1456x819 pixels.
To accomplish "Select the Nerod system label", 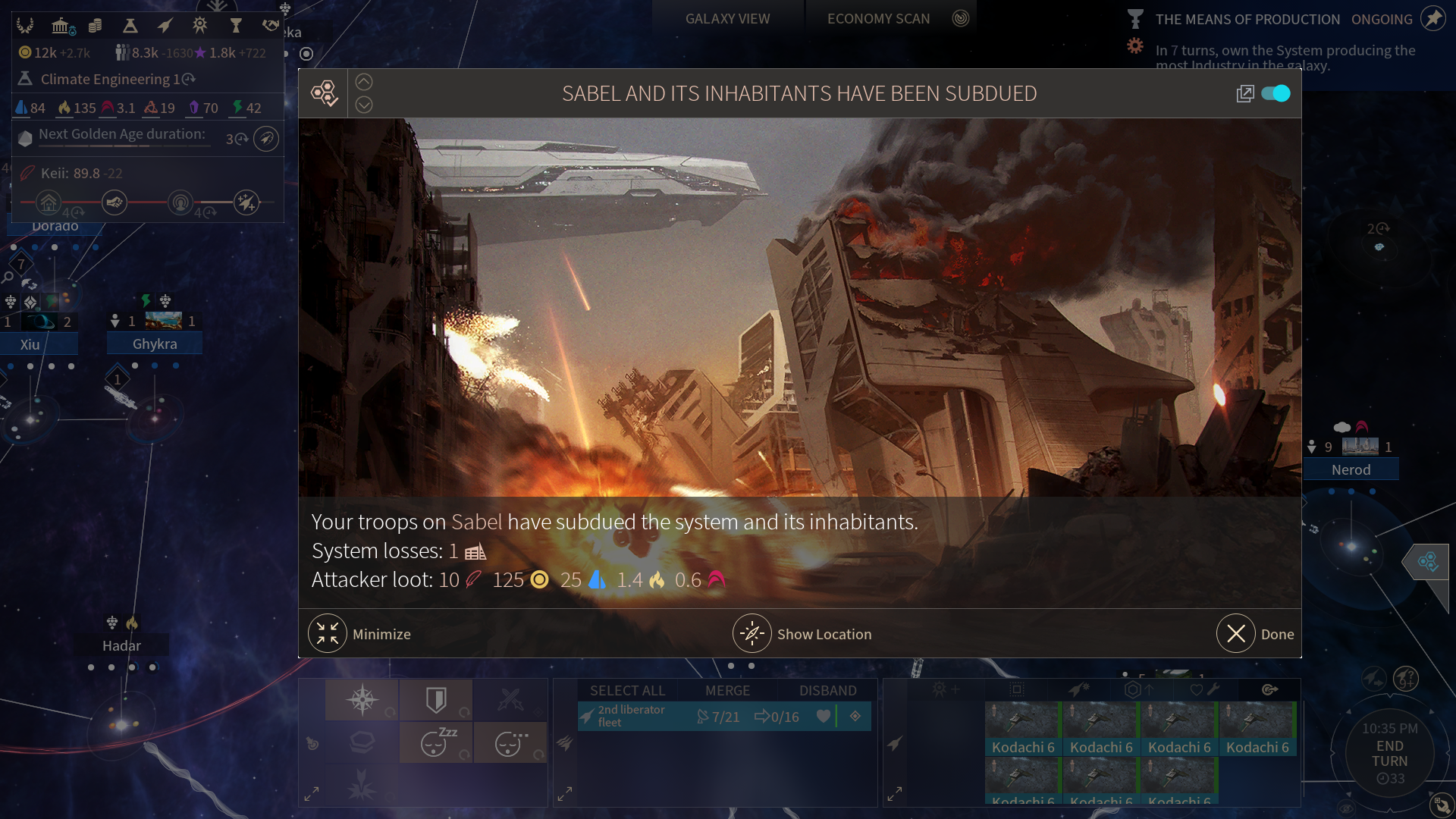I will pos(1351,469).
